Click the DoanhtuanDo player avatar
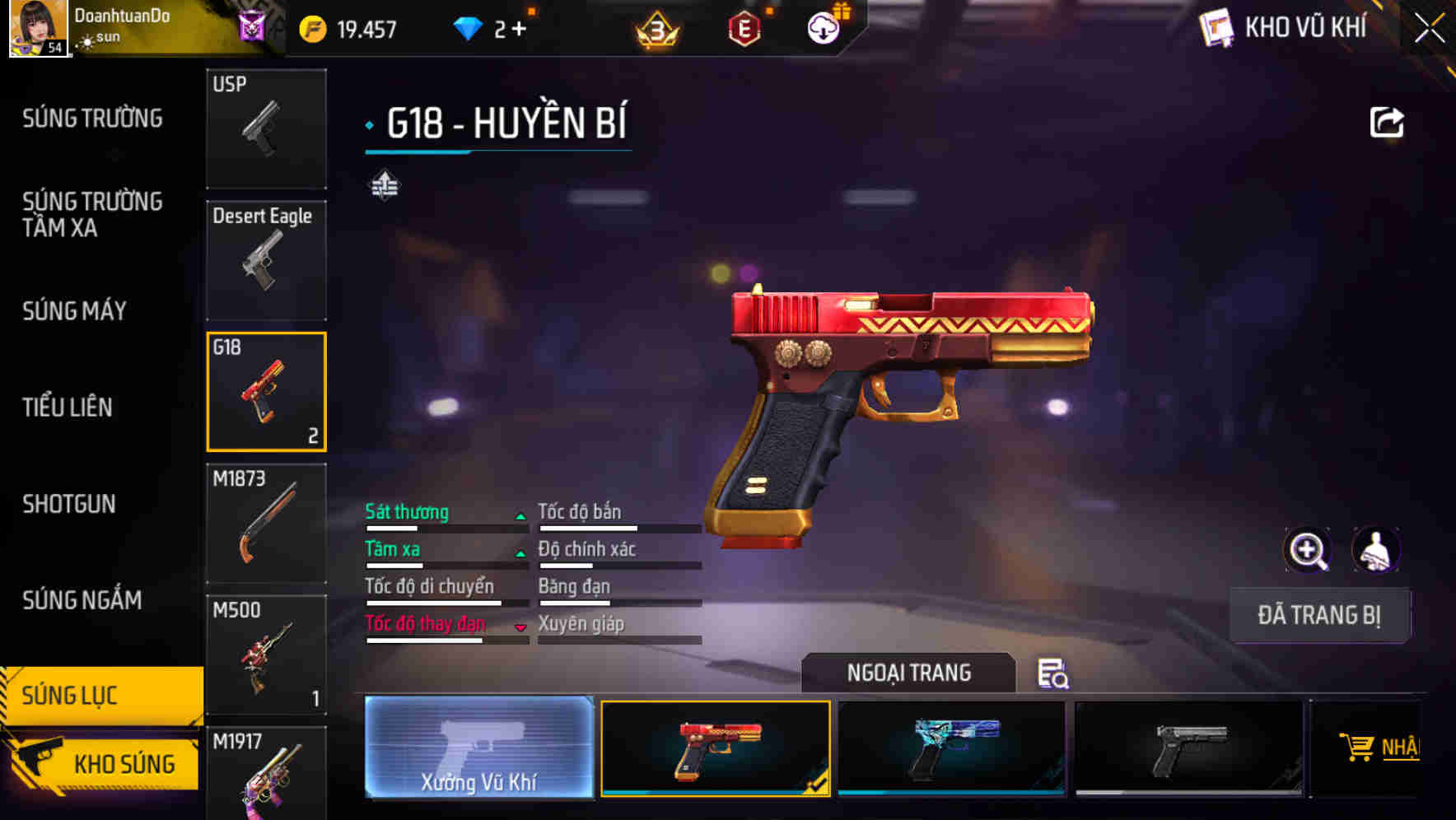Image resolution: width=1456 pixels, height=820 pixels. 37,29
